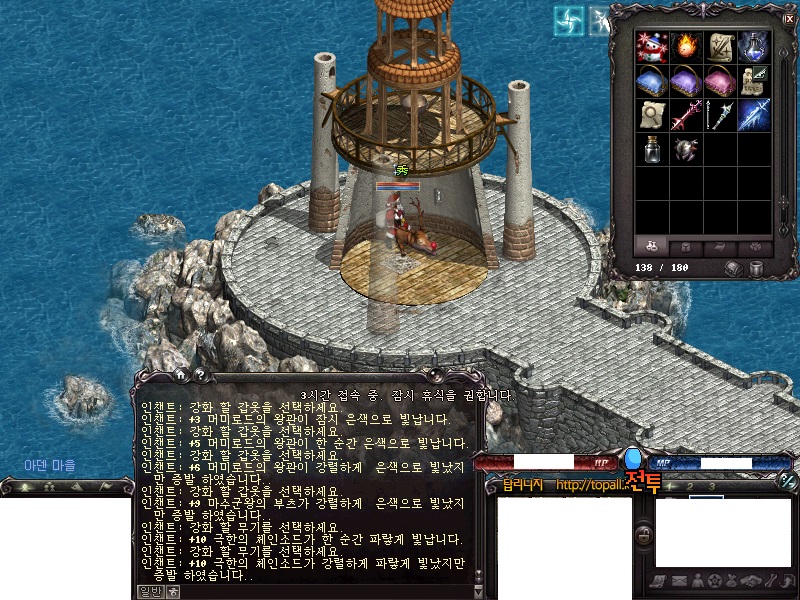Choose the pink cushion basket
Viewport: 800px width, 600px height.
[x=720, y=81]
